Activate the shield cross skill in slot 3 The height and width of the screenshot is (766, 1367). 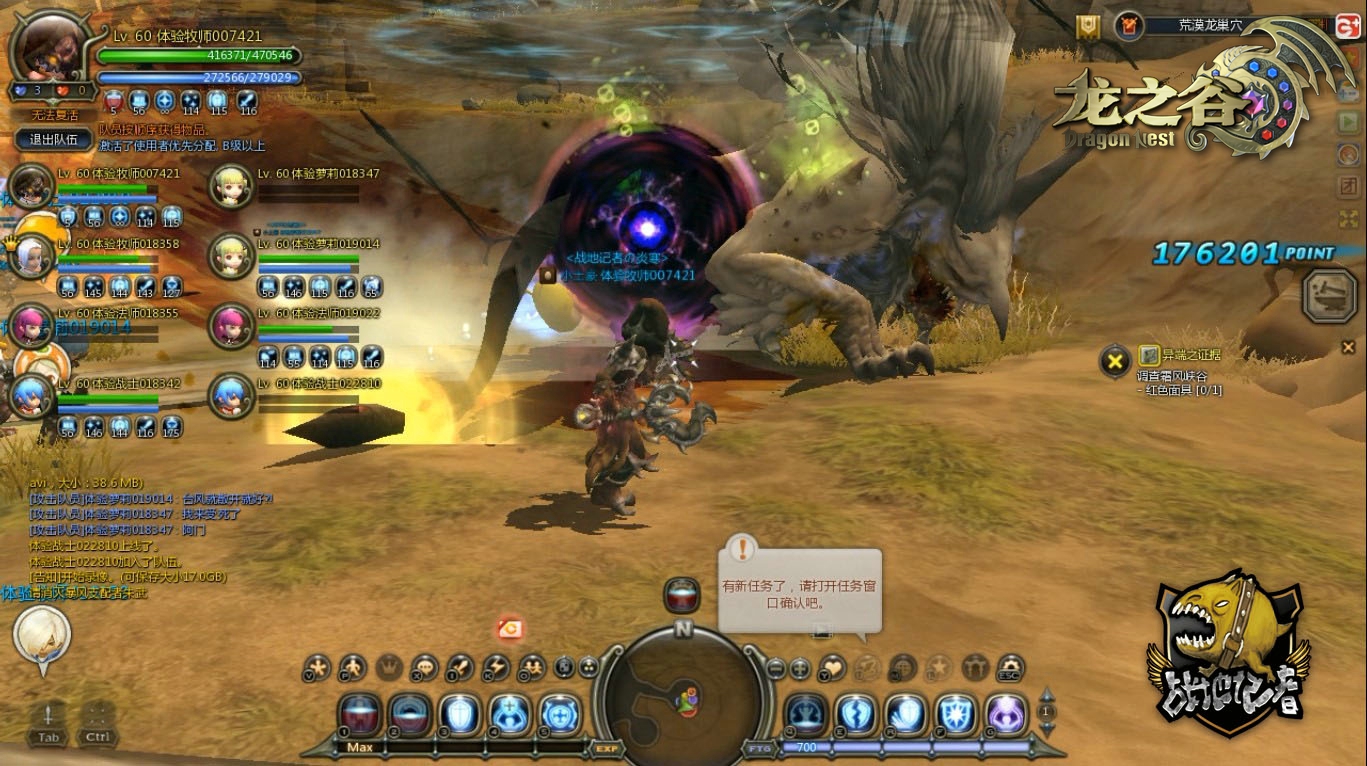459,714
